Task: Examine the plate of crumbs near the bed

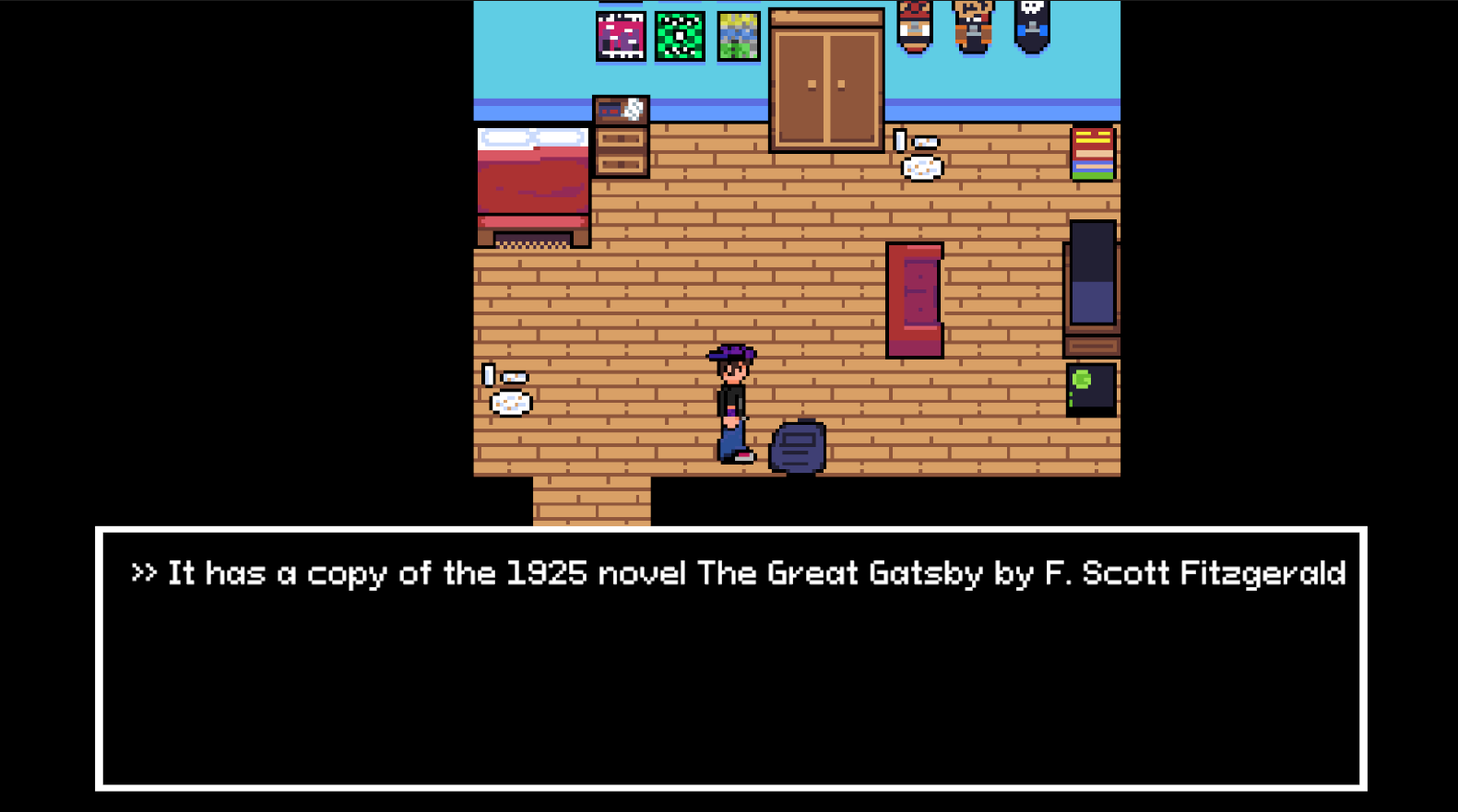Action: tap(509, 403)
